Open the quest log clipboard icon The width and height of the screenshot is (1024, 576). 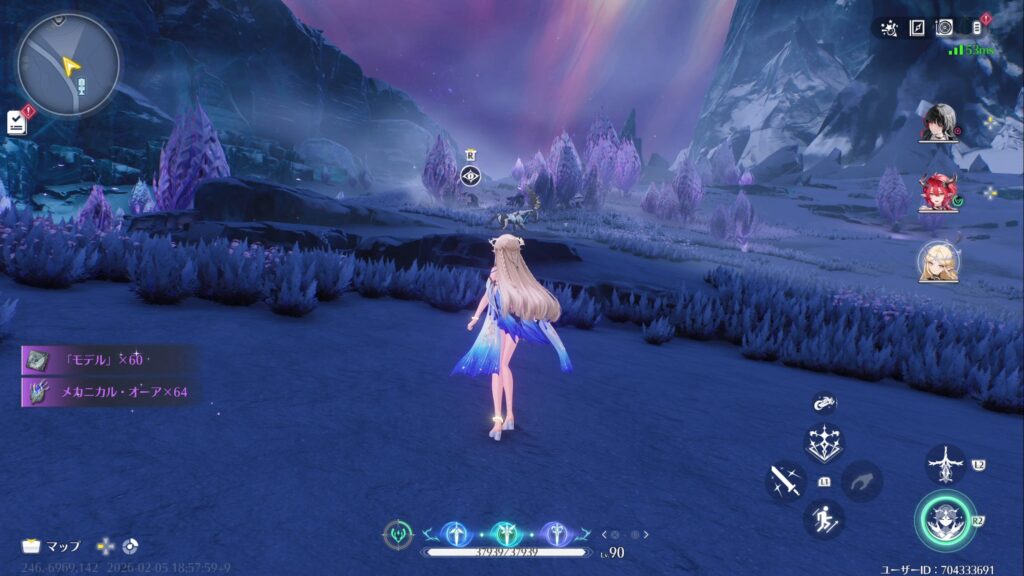[15, 121]
